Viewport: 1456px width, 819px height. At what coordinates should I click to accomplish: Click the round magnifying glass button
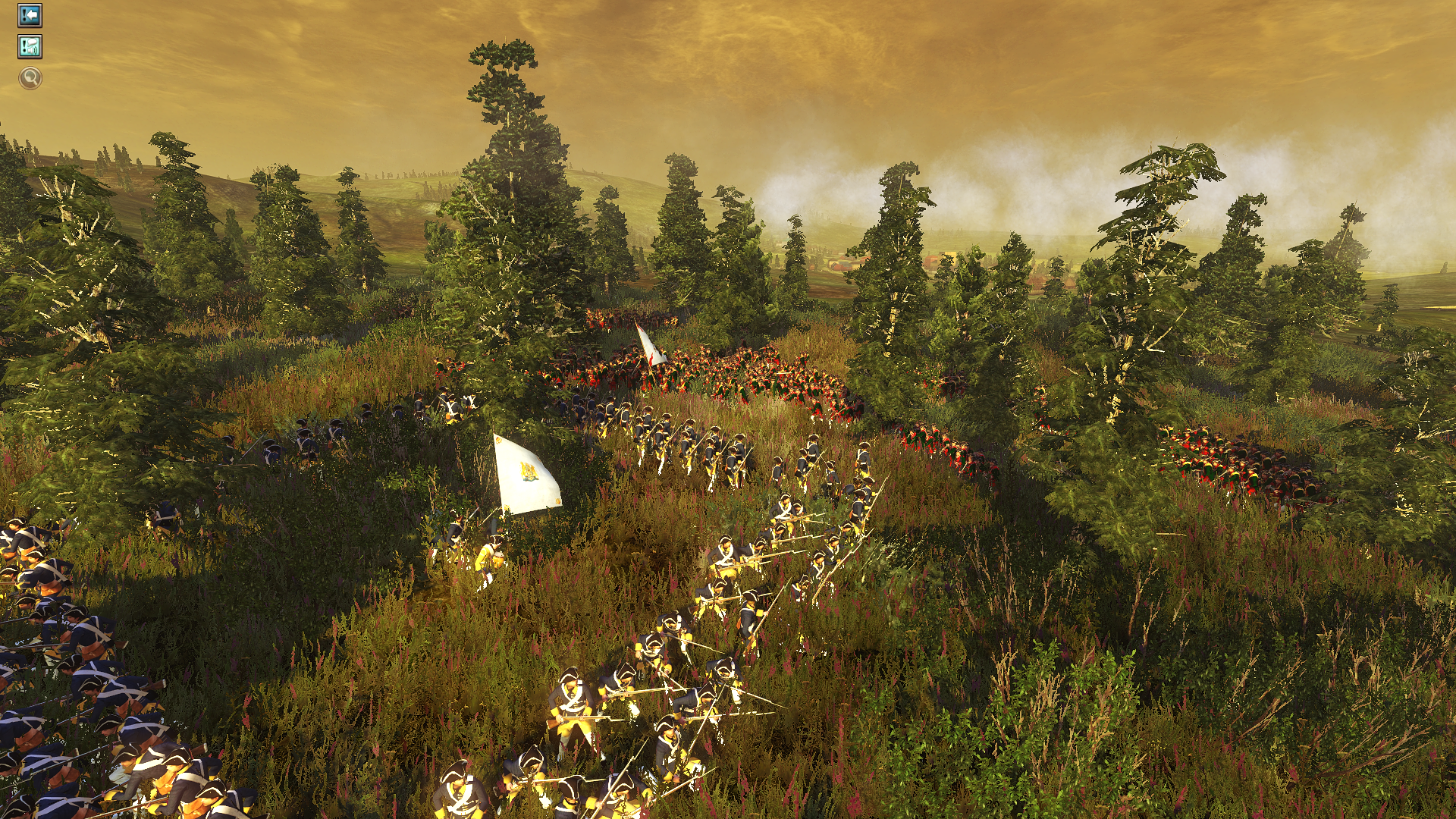(x=30, y=77)
